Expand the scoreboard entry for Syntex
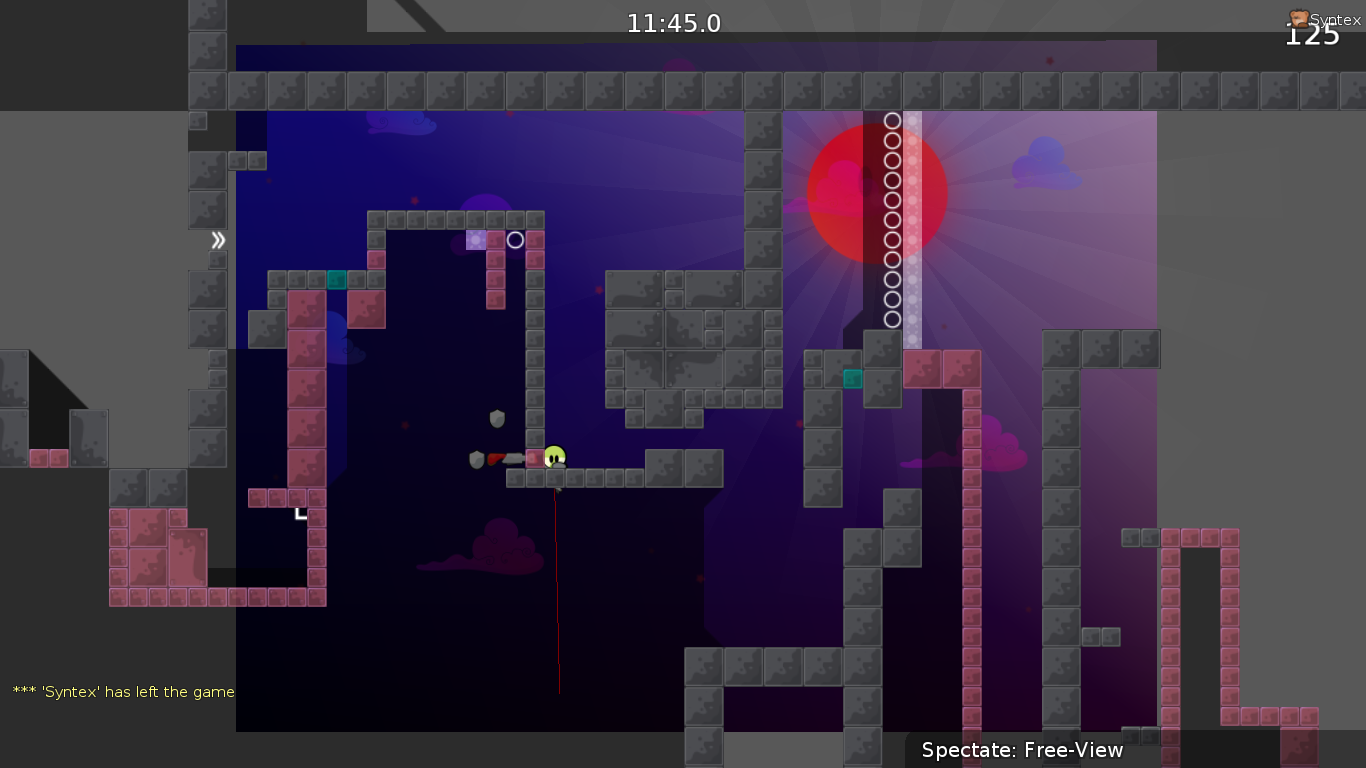Screen dimensions: 1366x768 pyautogui.click(x=1322, y=17)
